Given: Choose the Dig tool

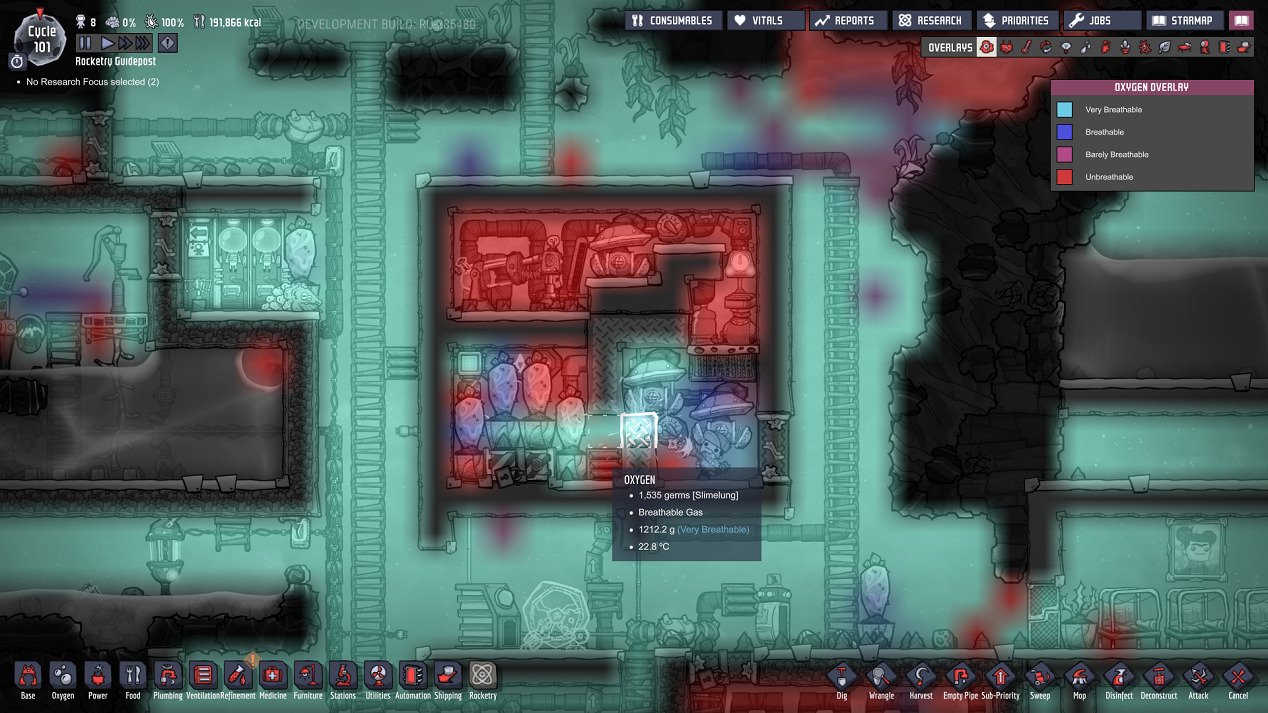Looking at the screenshot, I should 842,676.
